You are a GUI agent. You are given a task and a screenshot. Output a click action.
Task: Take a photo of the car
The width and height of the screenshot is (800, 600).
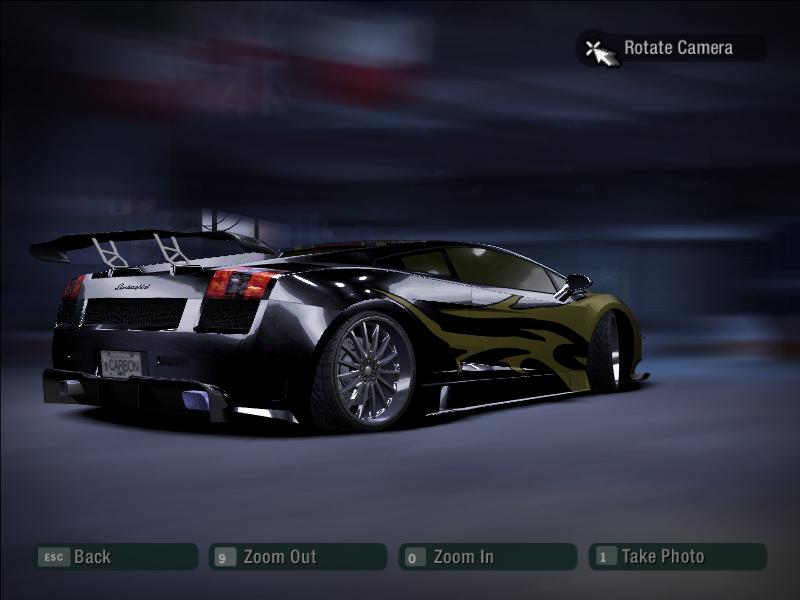[677, 557]
